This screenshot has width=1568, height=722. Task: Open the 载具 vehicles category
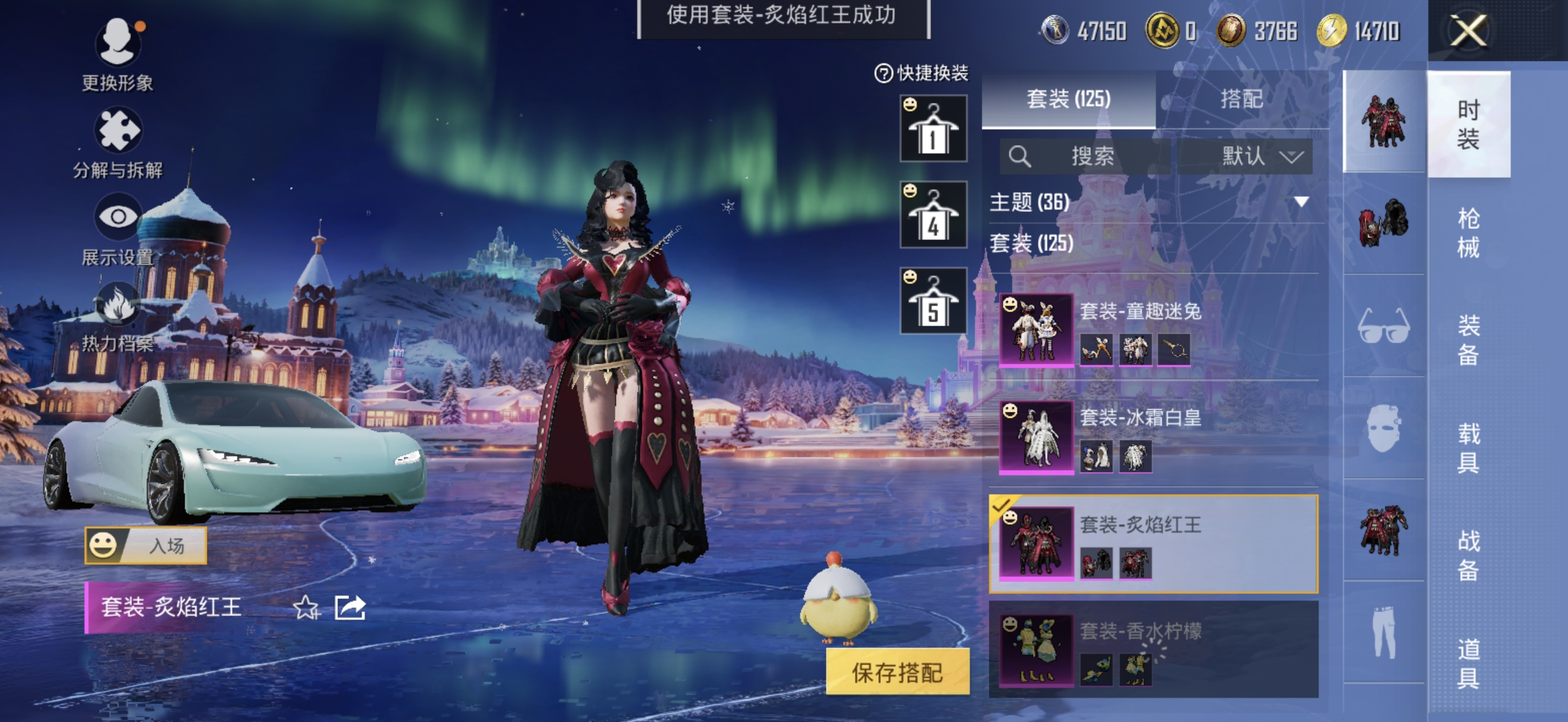tap(1468, 448)
